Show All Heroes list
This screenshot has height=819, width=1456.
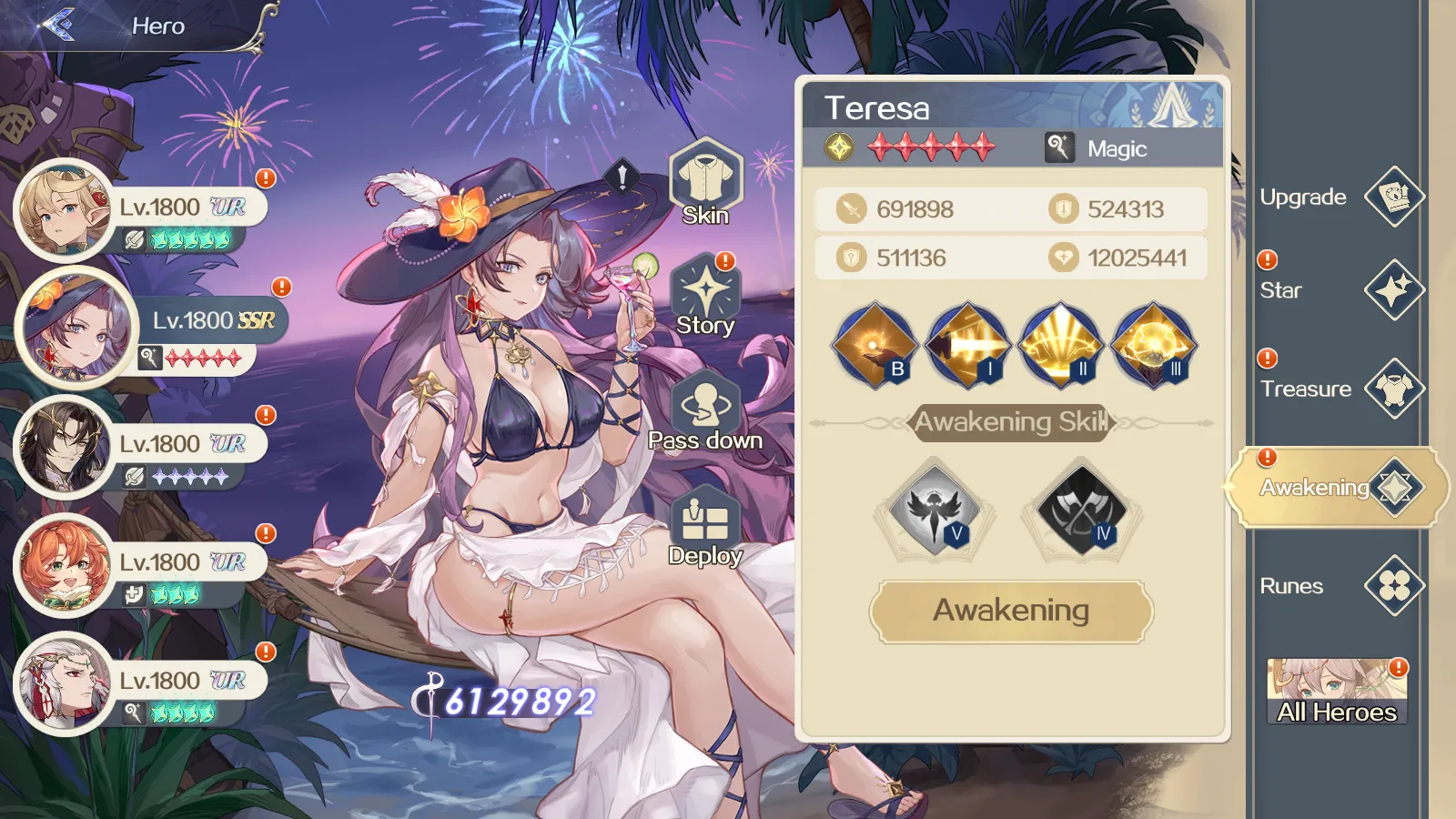(x=1337, y=692)
